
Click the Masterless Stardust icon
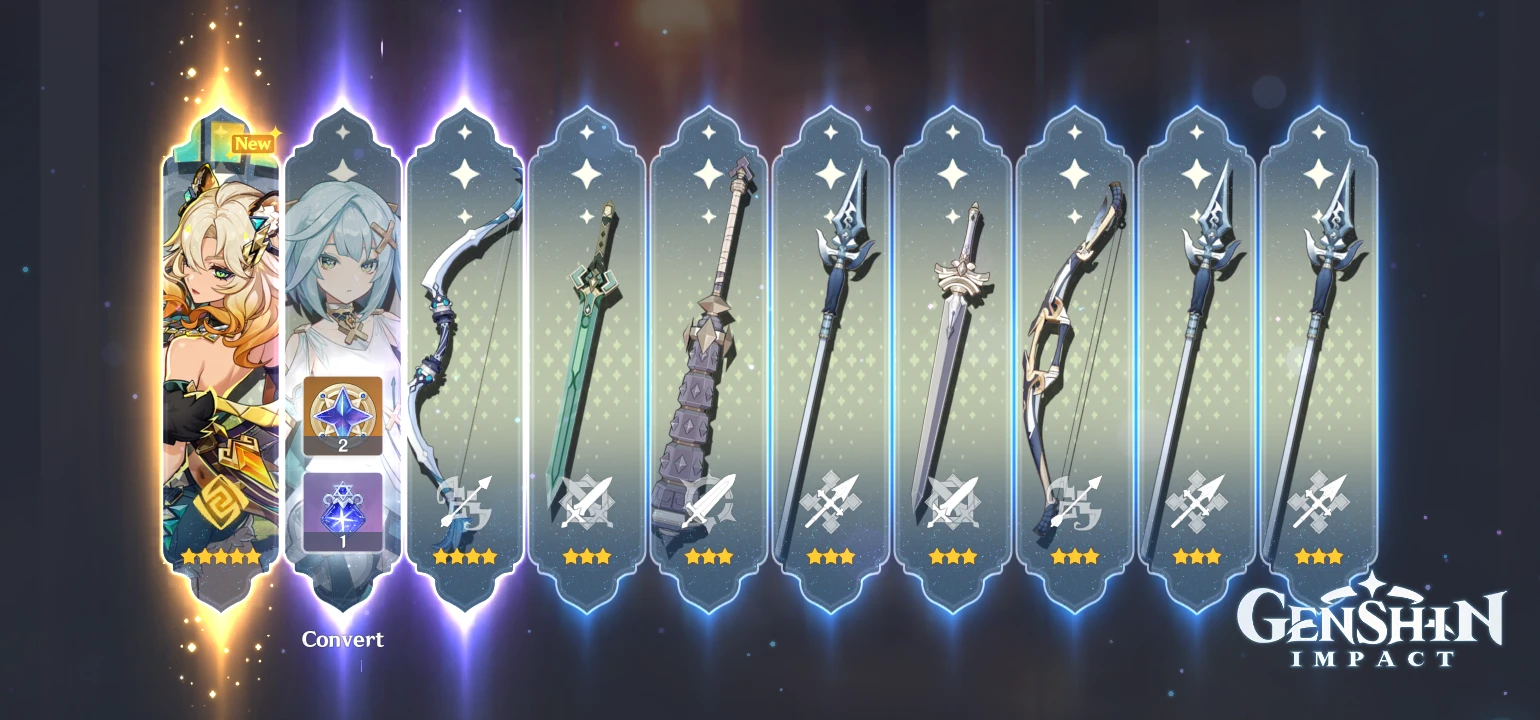pyautogui.click(x=344, y=510)
